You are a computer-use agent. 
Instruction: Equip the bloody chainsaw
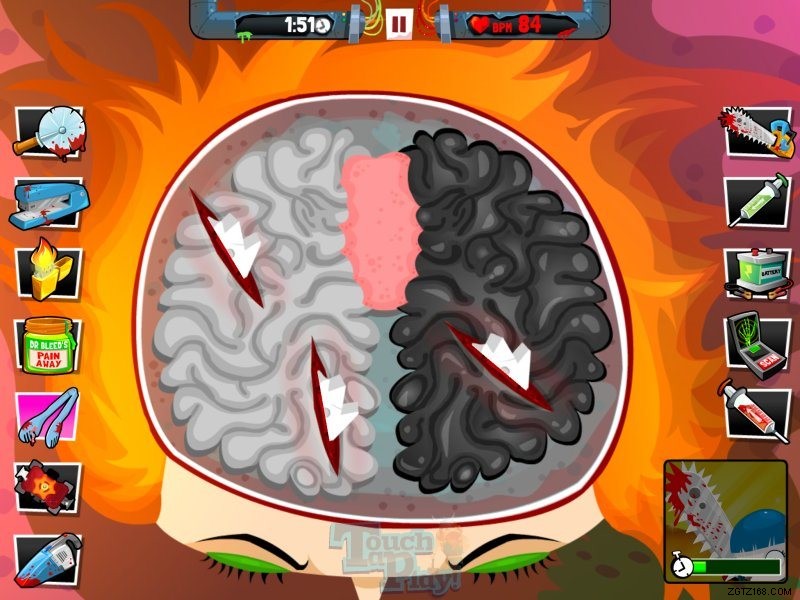[752, 132]
